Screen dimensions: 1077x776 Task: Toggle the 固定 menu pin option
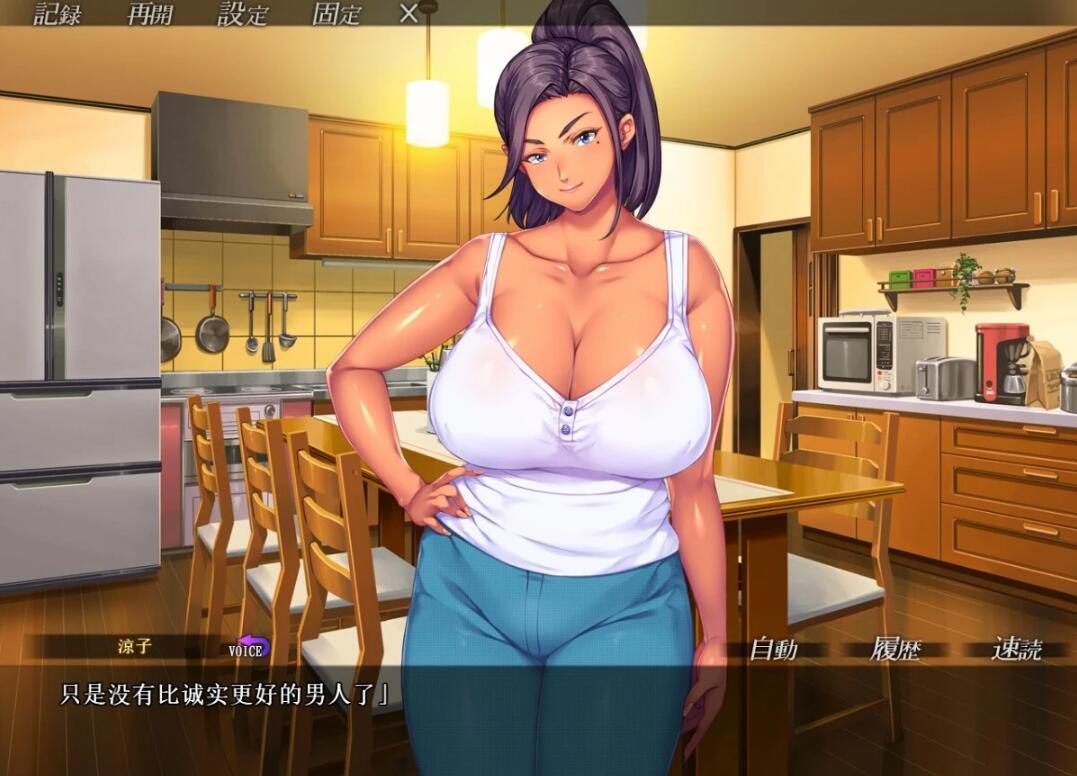point(336,14)
